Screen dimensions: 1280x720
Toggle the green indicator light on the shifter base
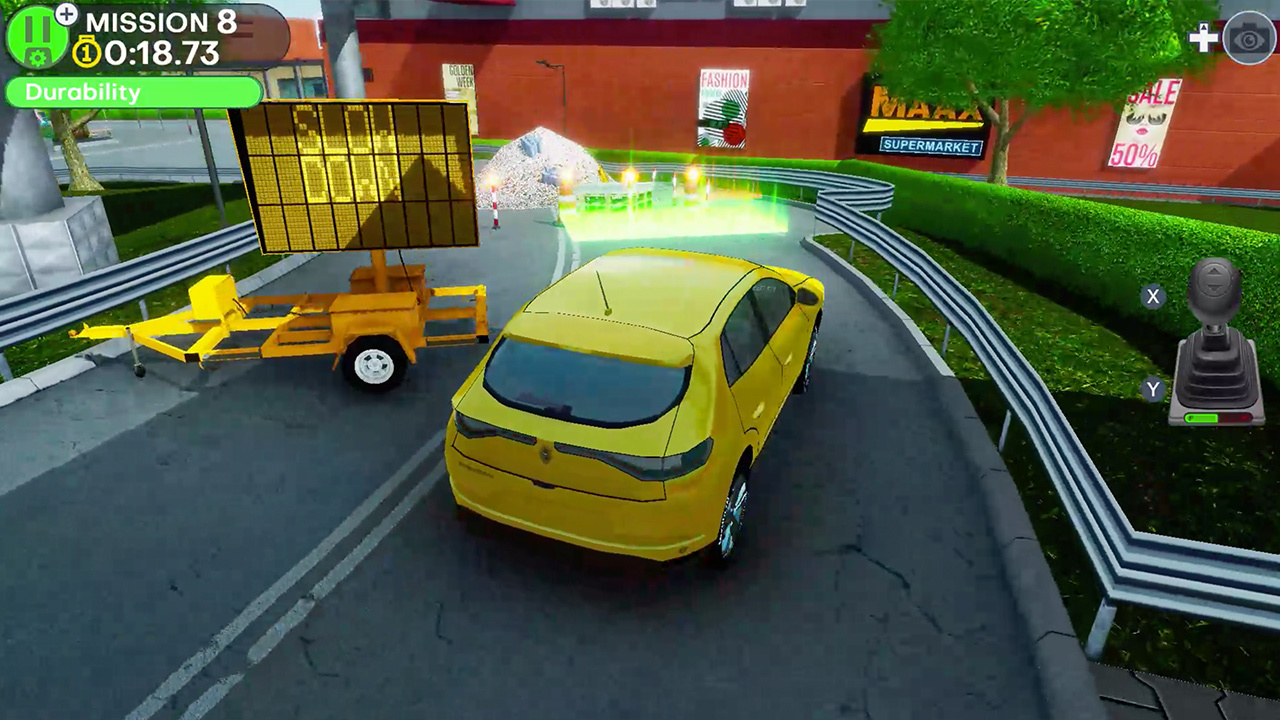pos(1202,417)
